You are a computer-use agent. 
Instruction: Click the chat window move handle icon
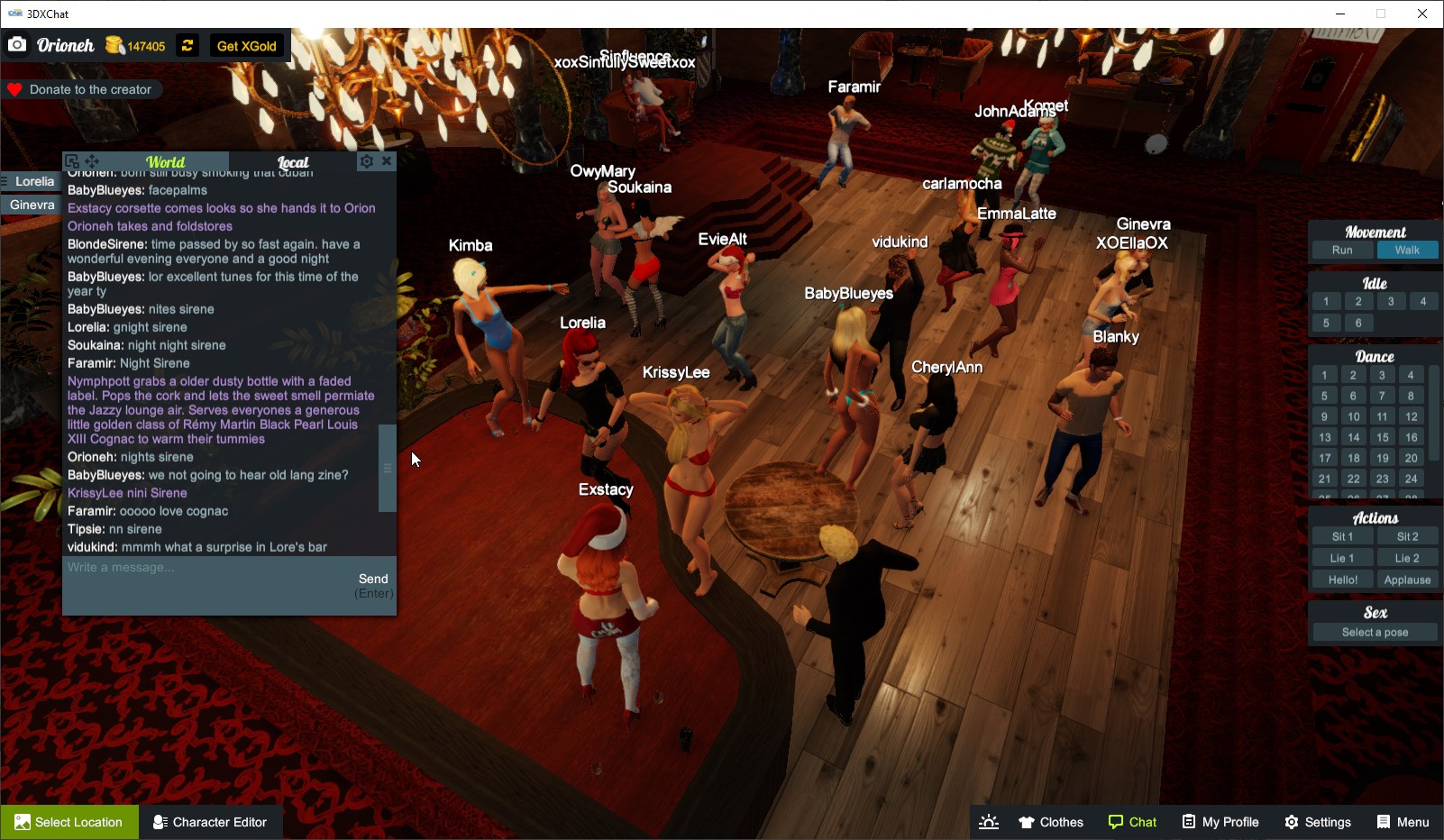point(91,160)
